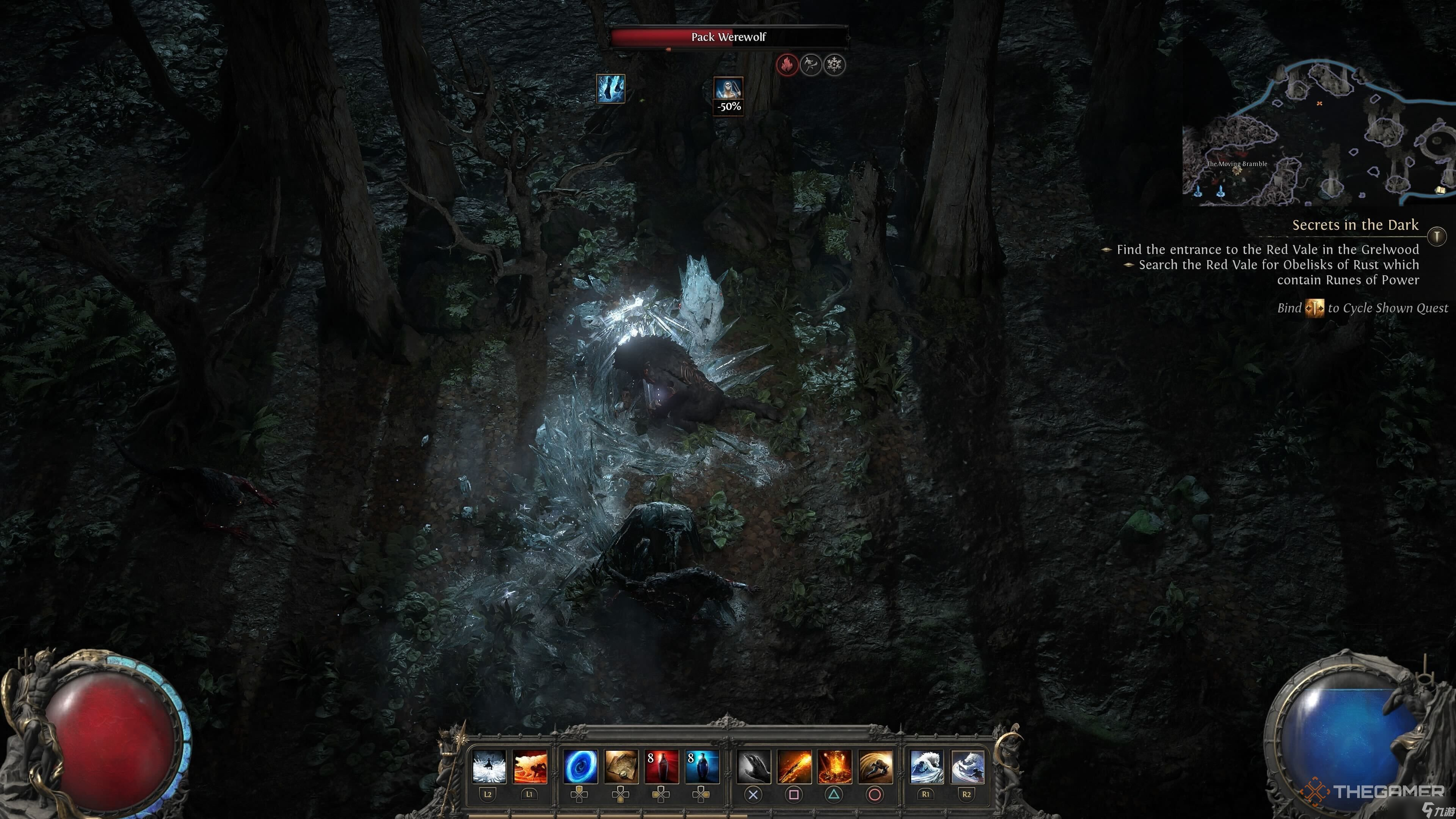
Task: Inspect the -50% hooded figure debuff
Action: coord(728,95)
